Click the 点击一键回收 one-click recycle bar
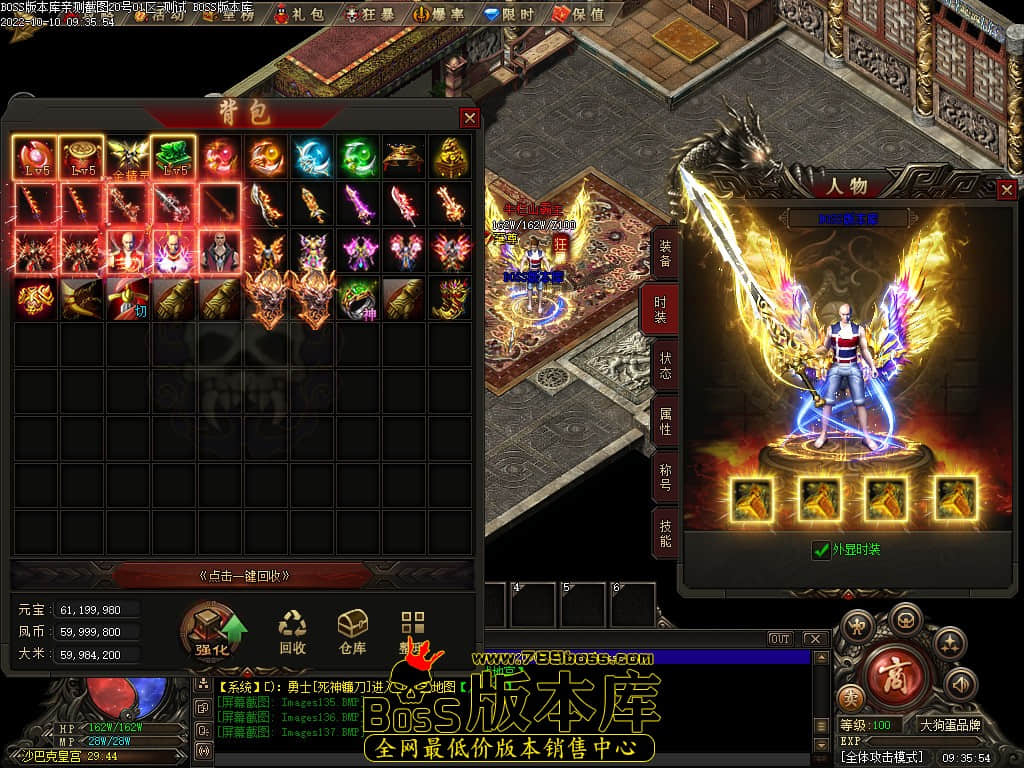Viewport: 1024px width, 768px height. tap(244, 576)
